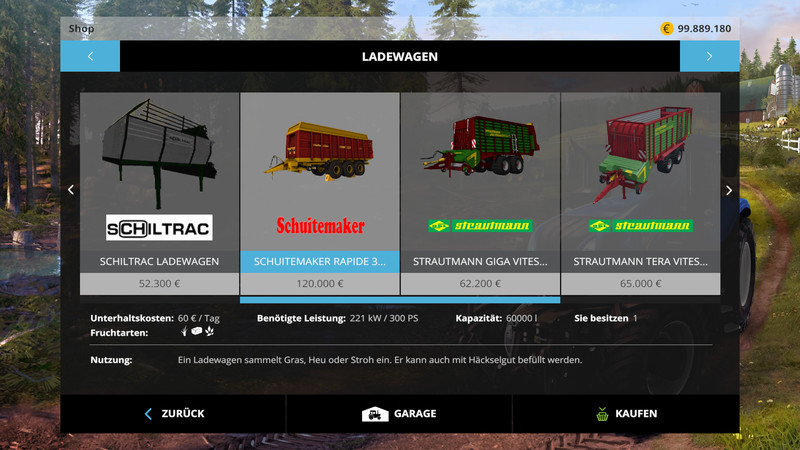Image resolution: width=800 pixels, height=450 pixels.
Task: Switch to the previous shop category
Action: tap(90, 56)
